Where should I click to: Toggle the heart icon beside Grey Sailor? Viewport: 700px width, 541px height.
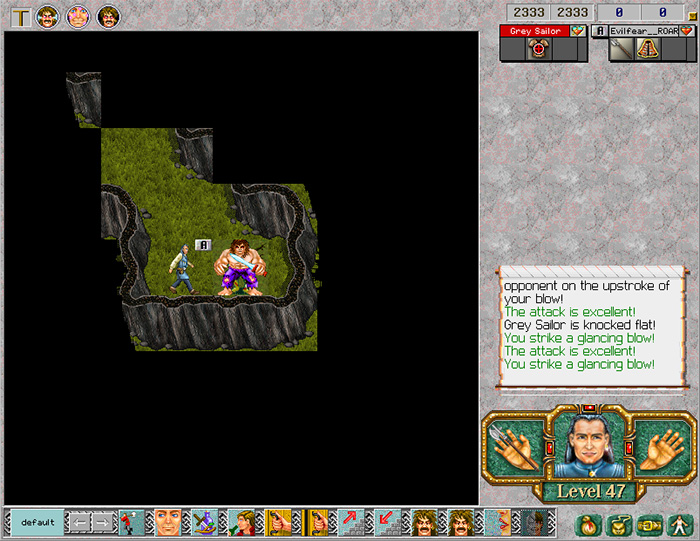tap(578, 31)
